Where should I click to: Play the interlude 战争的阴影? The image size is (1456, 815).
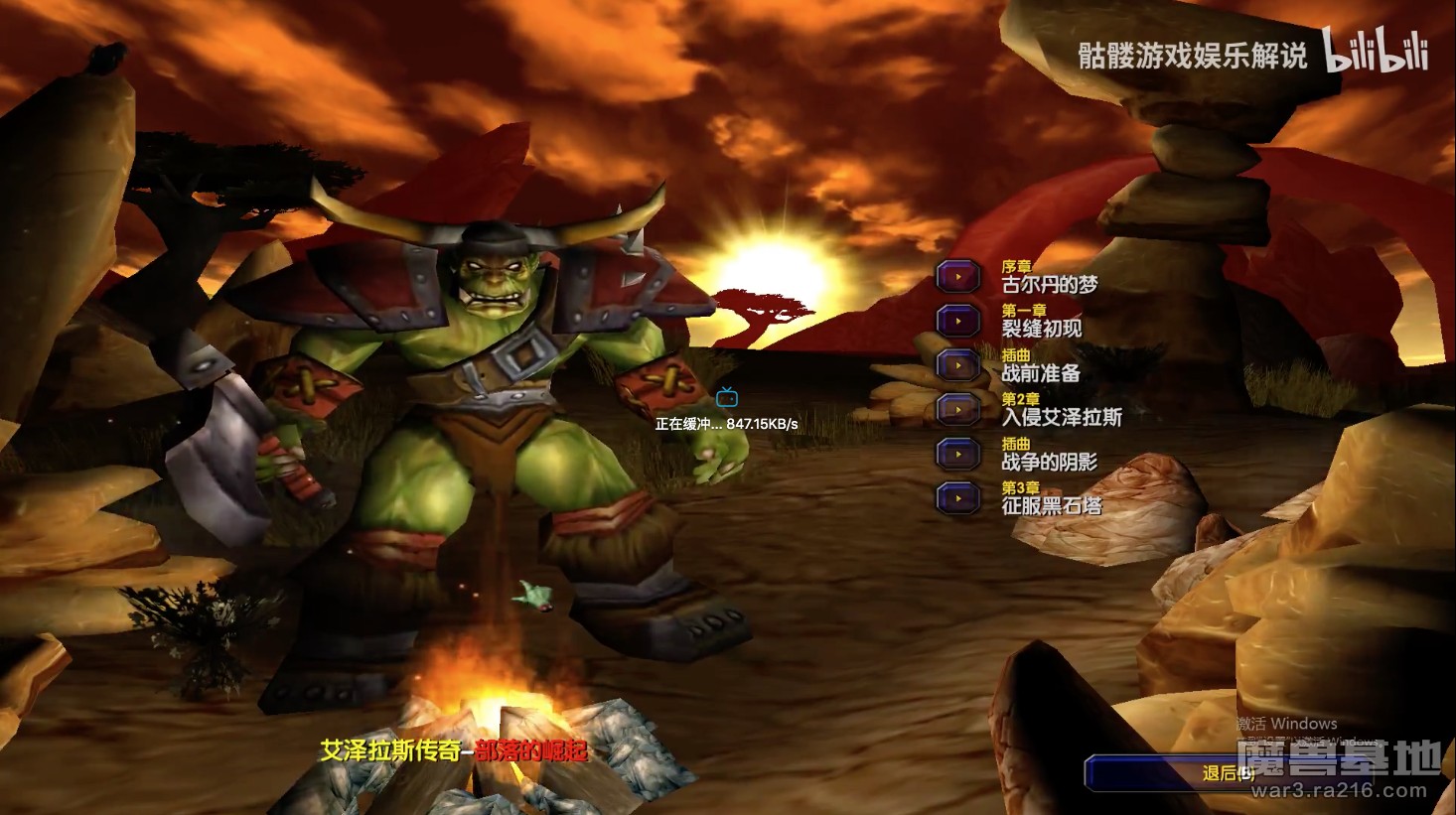(959, 454)
